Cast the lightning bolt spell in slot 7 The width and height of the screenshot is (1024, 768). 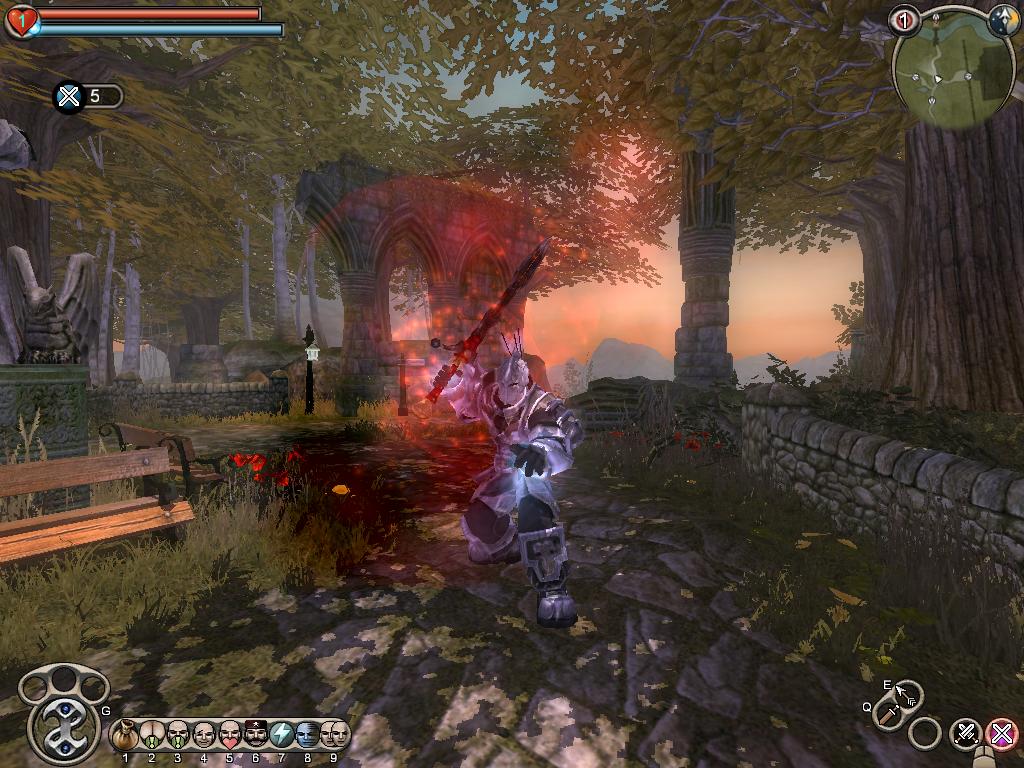click(x=281, y=736)
